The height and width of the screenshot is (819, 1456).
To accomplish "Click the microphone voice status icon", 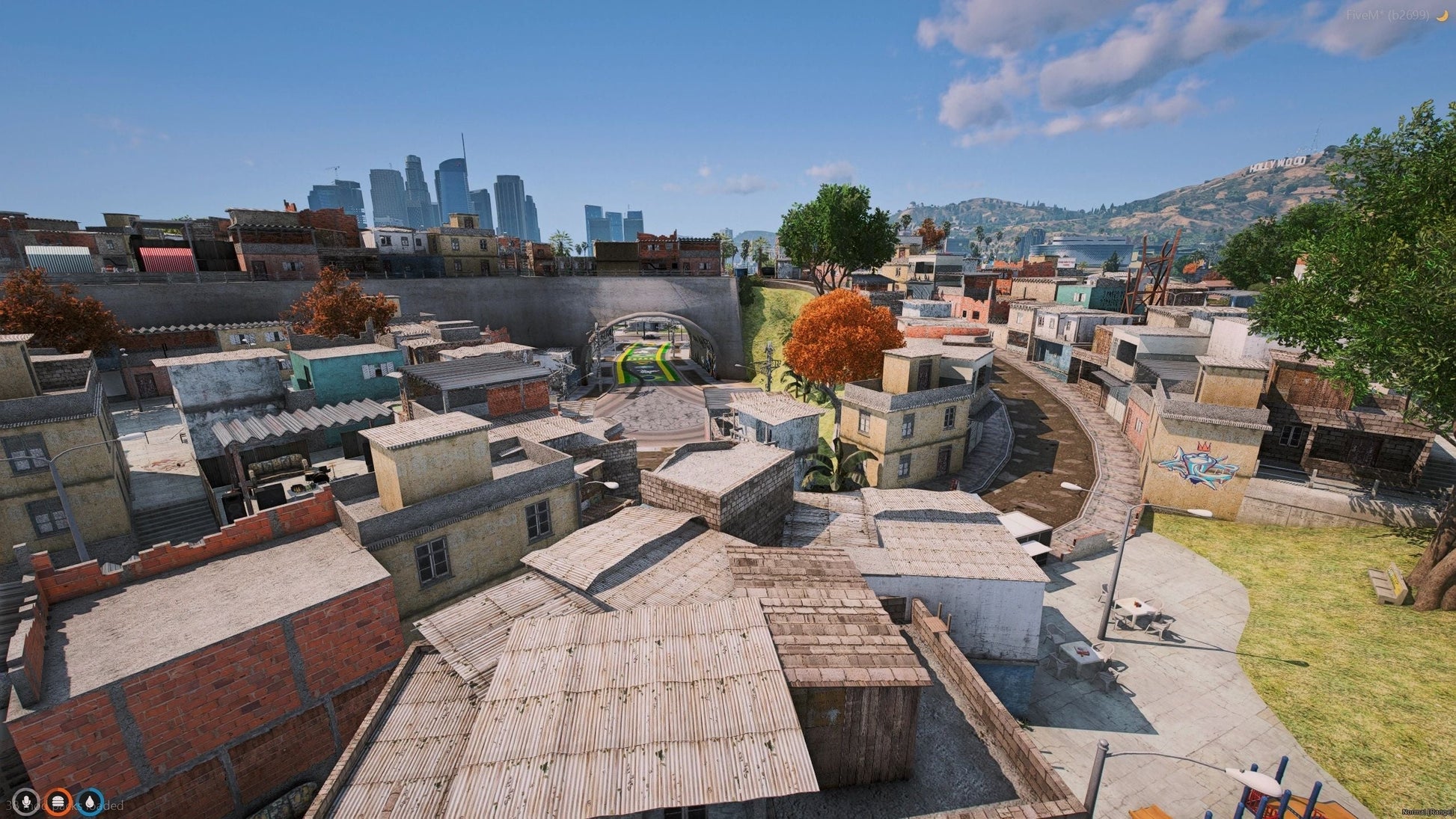I will [x=28, y=802].
